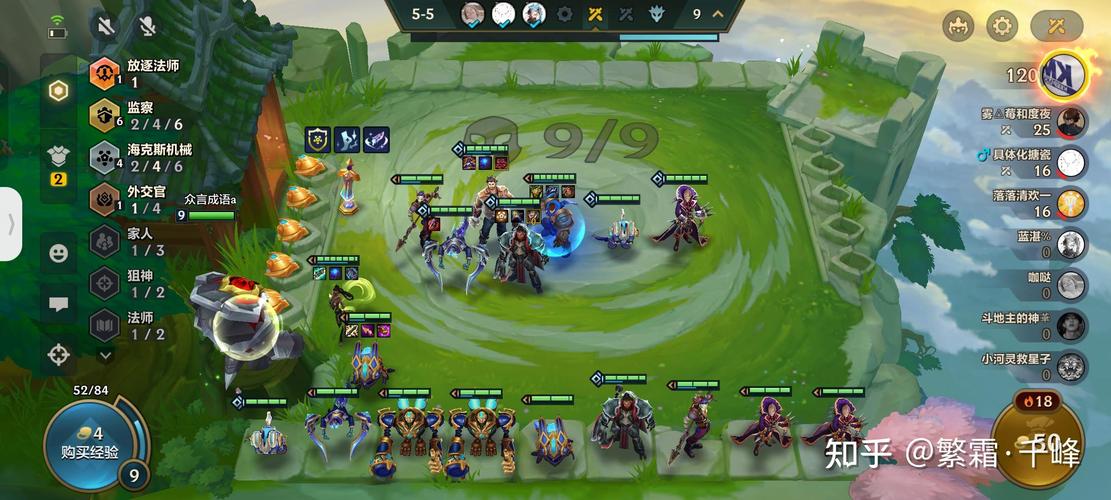This screenshot has width=1111, height=500.
Task: Toggle the muted speaker icon
Action: (x=103, y=25)
